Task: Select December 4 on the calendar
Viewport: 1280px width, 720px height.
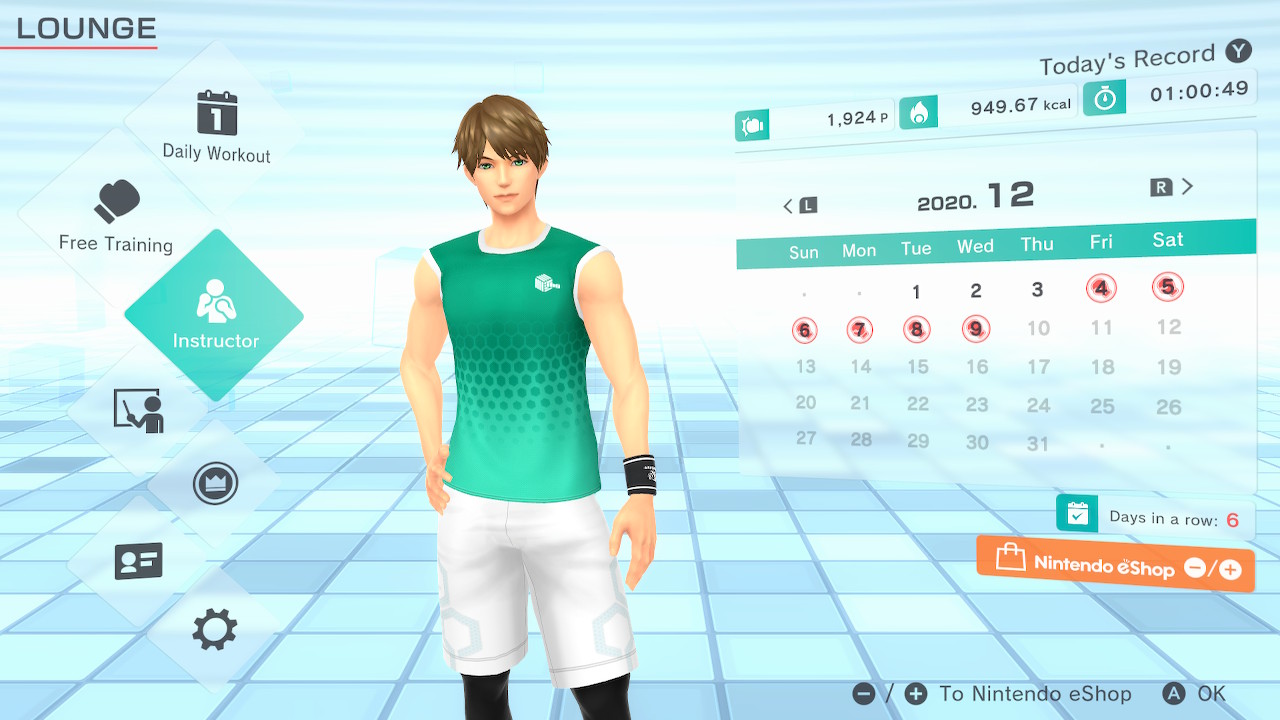Action: pos(1101,289)
